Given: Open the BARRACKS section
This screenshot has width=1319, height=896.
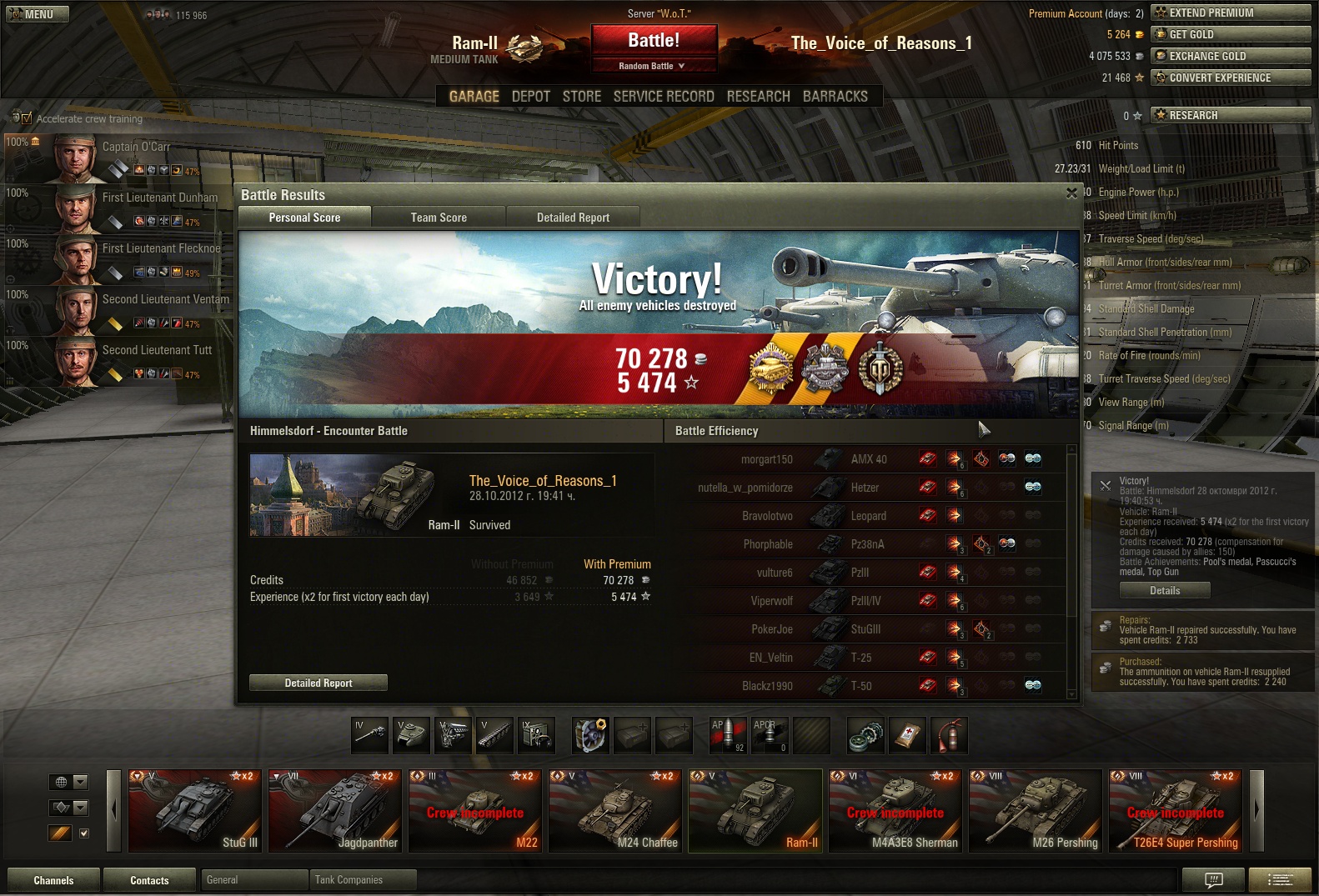Looking at the screenshot, I should (835, 97).
